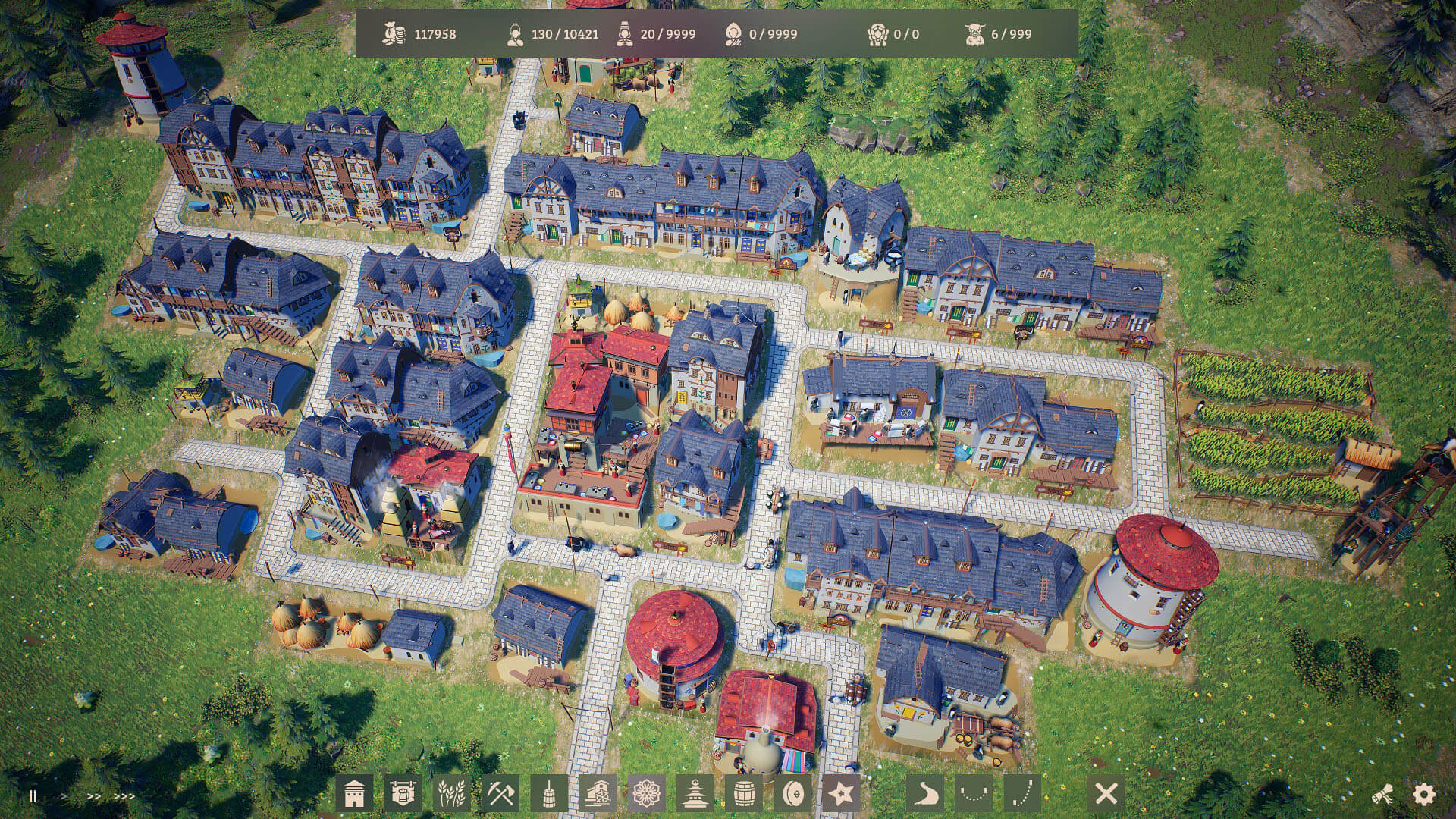
Task: Select the angled dotted path tool
Action: (x=1022, y=794)
